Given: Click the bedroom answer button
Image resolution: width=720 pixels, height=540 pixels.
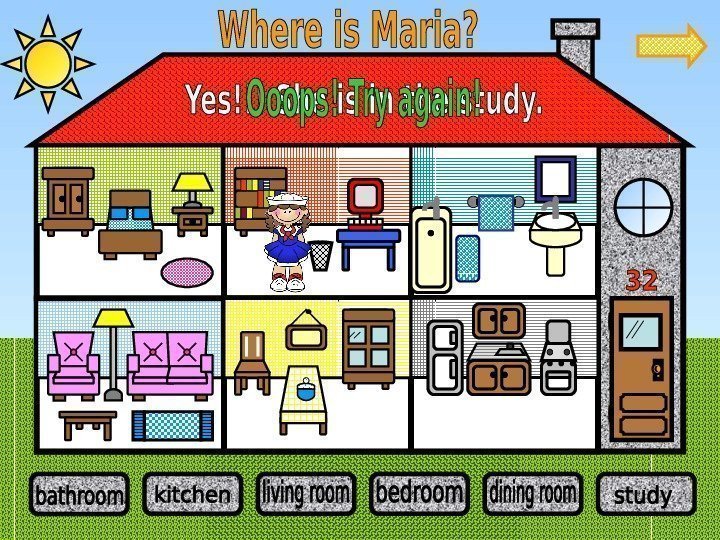Looking at the screenshot, I should [419, 492].
